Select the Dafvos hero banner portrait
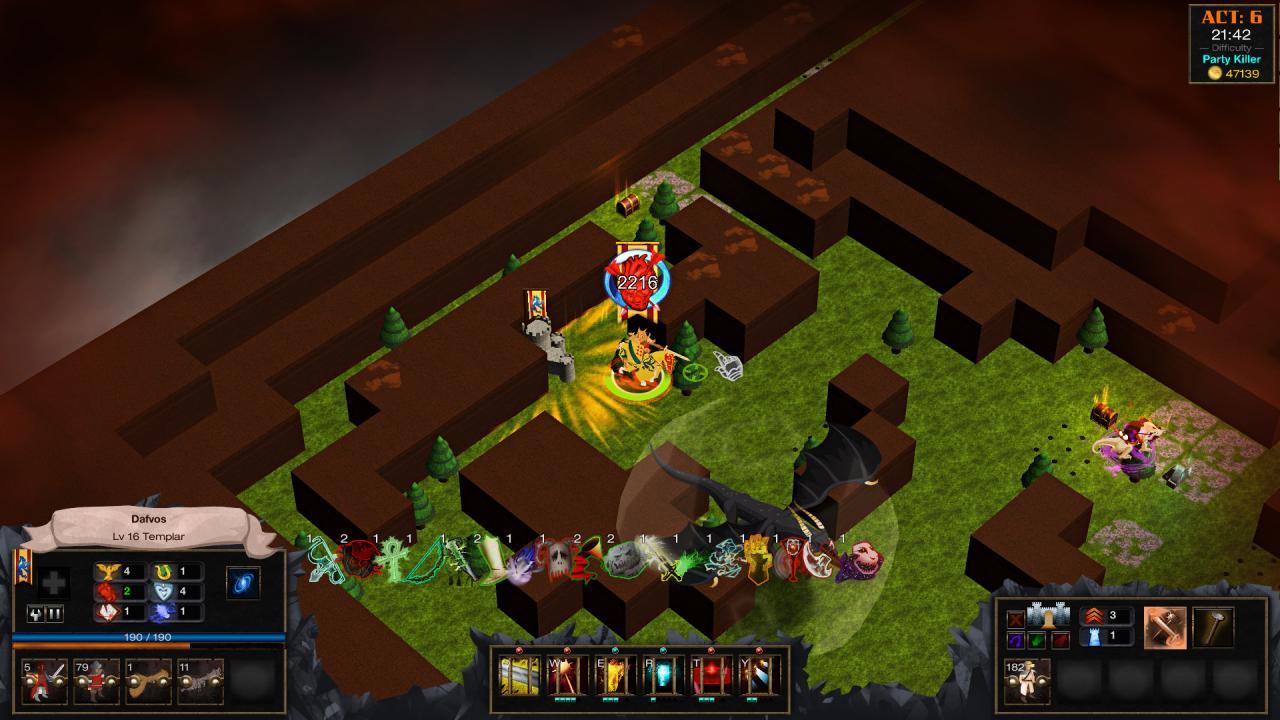1280x720 pixels. click(x=23, y=568)
